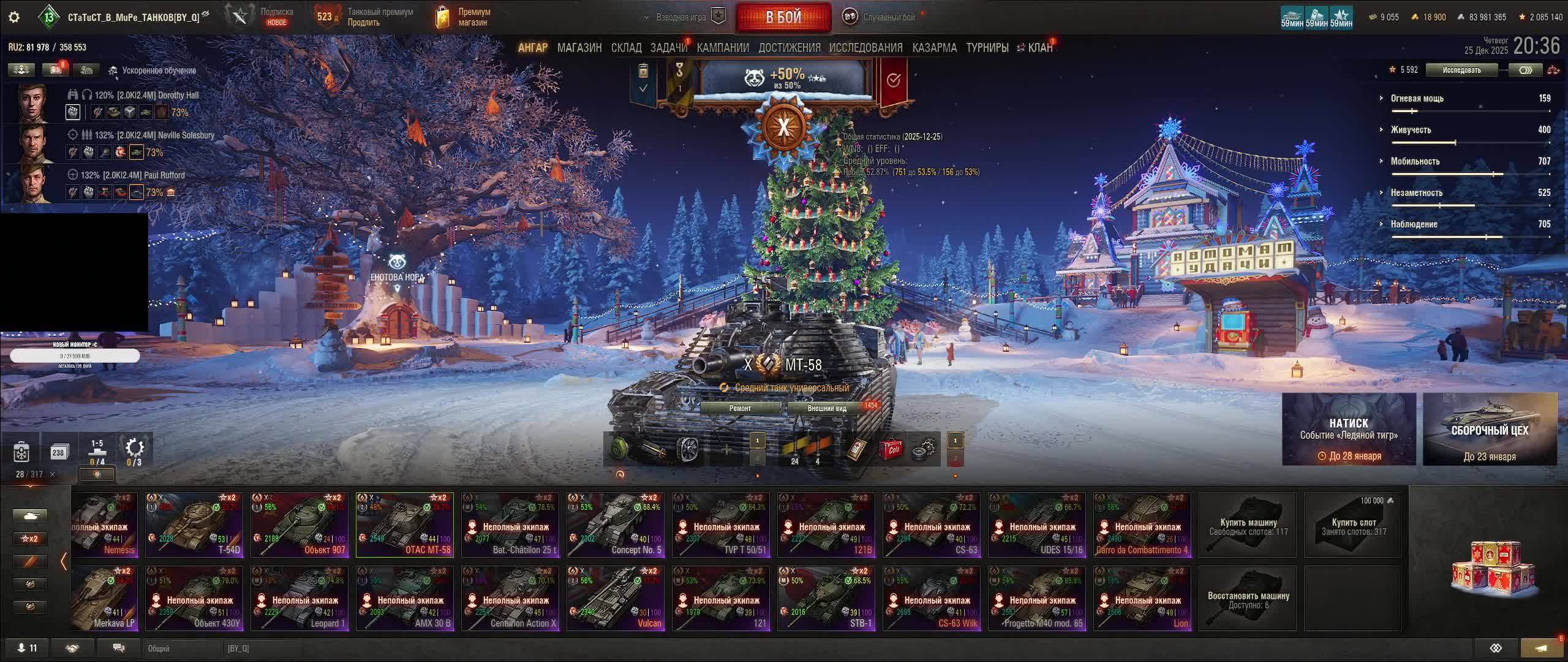Select the Объект 907 tank
This screenshot has height=662, width=1568.
[300, 525]
